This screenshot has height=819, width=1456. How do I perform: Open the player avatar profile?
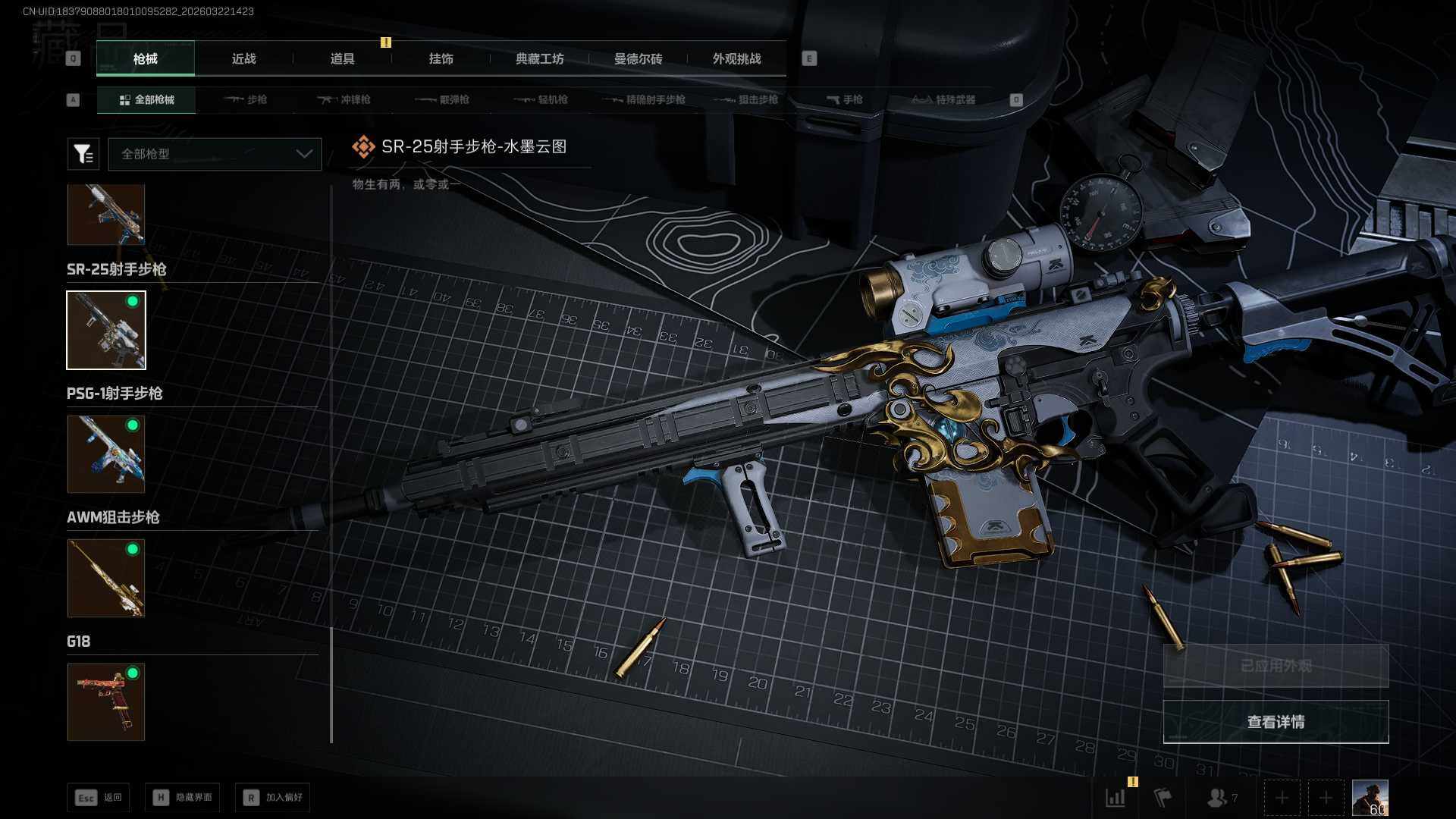coord(1370,798)
